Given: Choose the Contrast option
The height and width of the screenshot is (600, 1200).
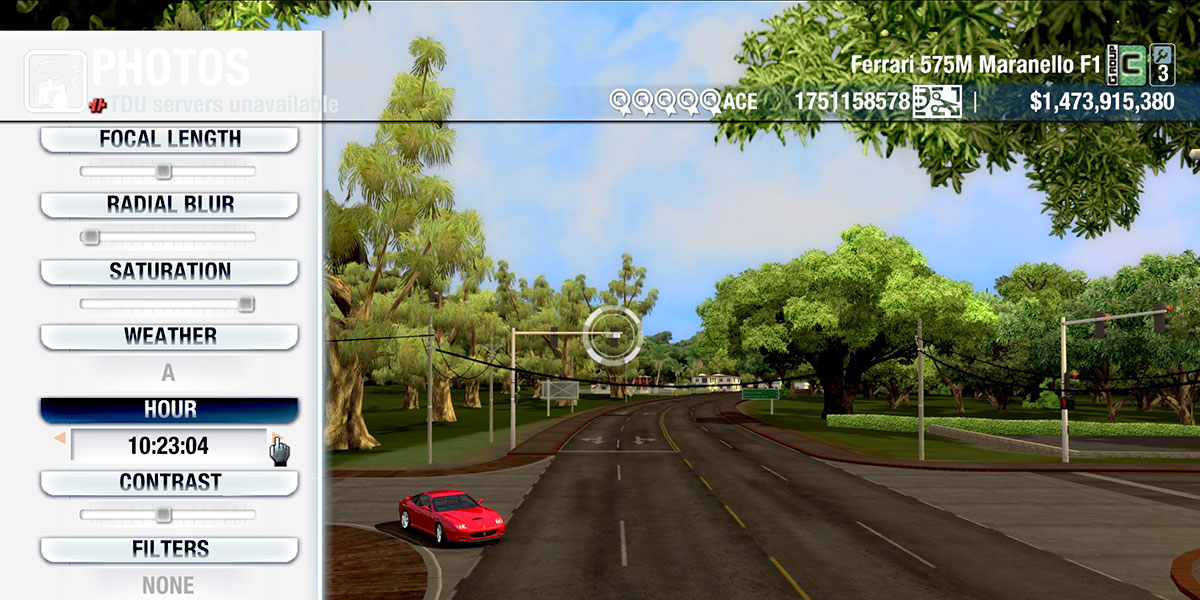Looking at the screenshot, I should click(x=169, y=482).
